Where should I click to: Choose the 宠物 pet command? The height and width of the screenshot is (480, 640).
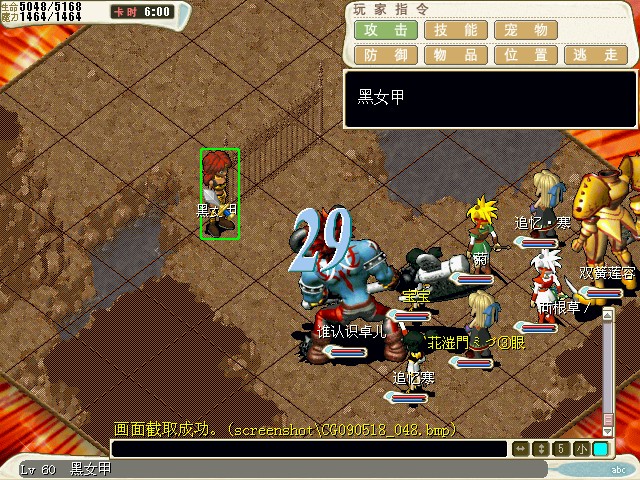pyautogui.click(x=527, y=30)
